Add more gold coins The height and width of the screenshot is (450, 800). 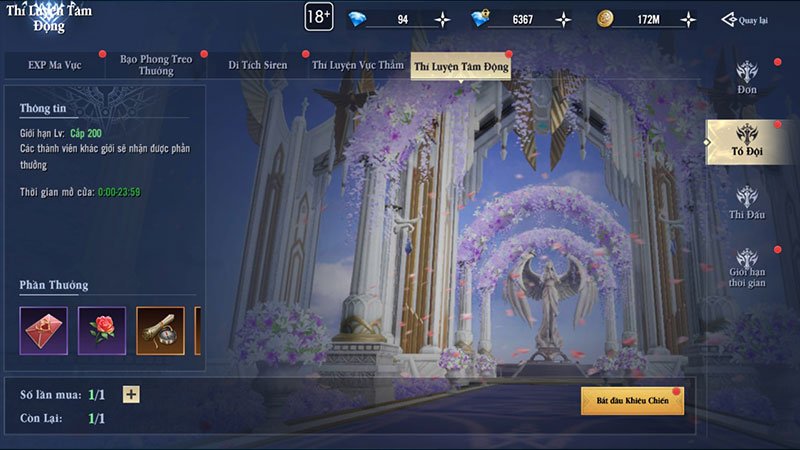pos(685,19)
